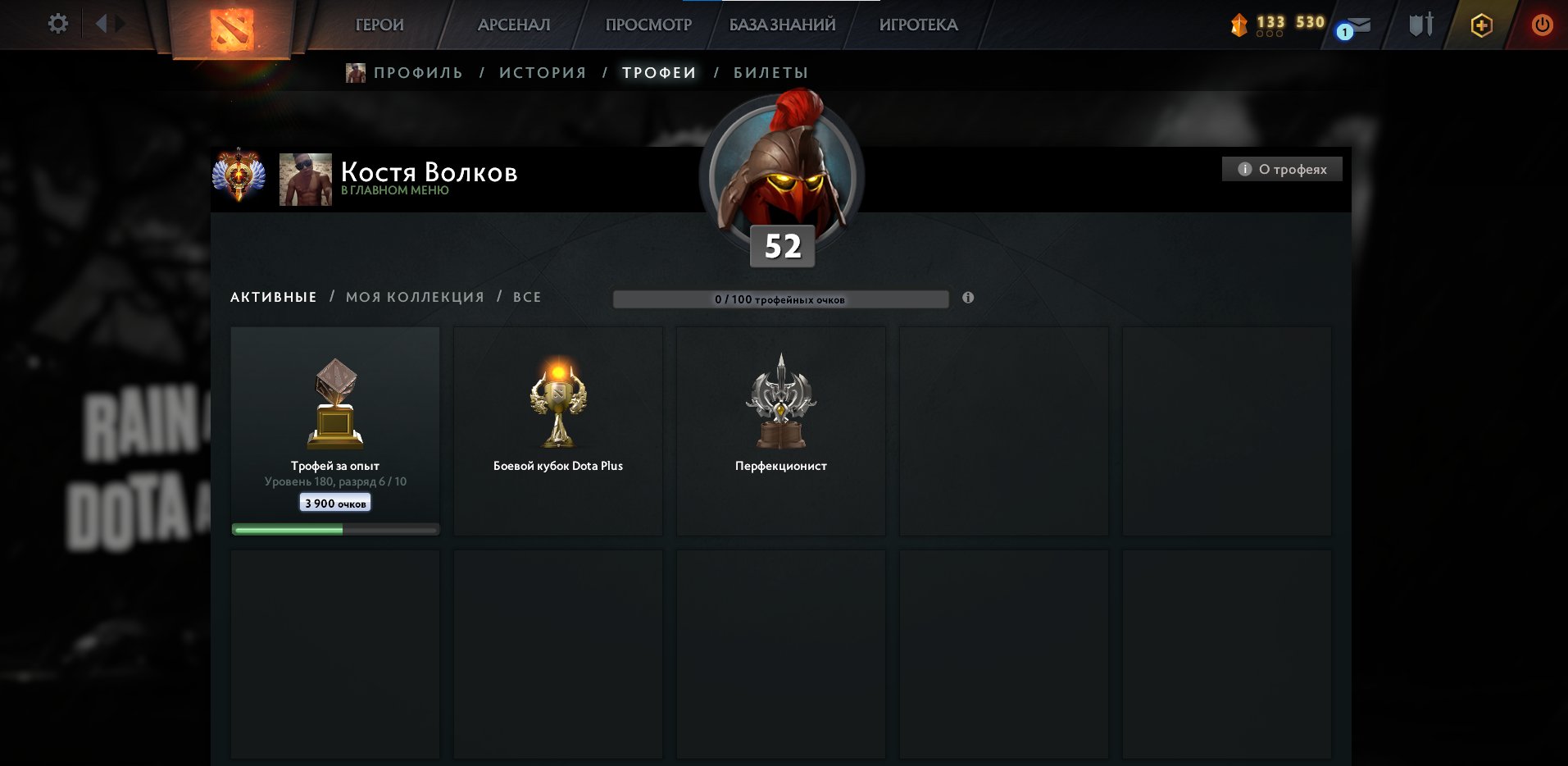Viewport: 1568px width, 766px height.
Task: Open О трофеях information panel
Action: click(x=1281, y=169)
